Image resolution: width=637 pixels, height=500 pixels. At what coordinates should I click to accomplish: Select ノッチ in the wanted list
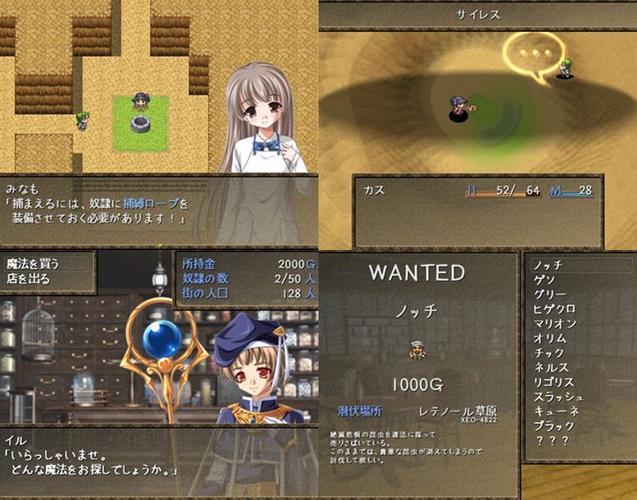548,267
